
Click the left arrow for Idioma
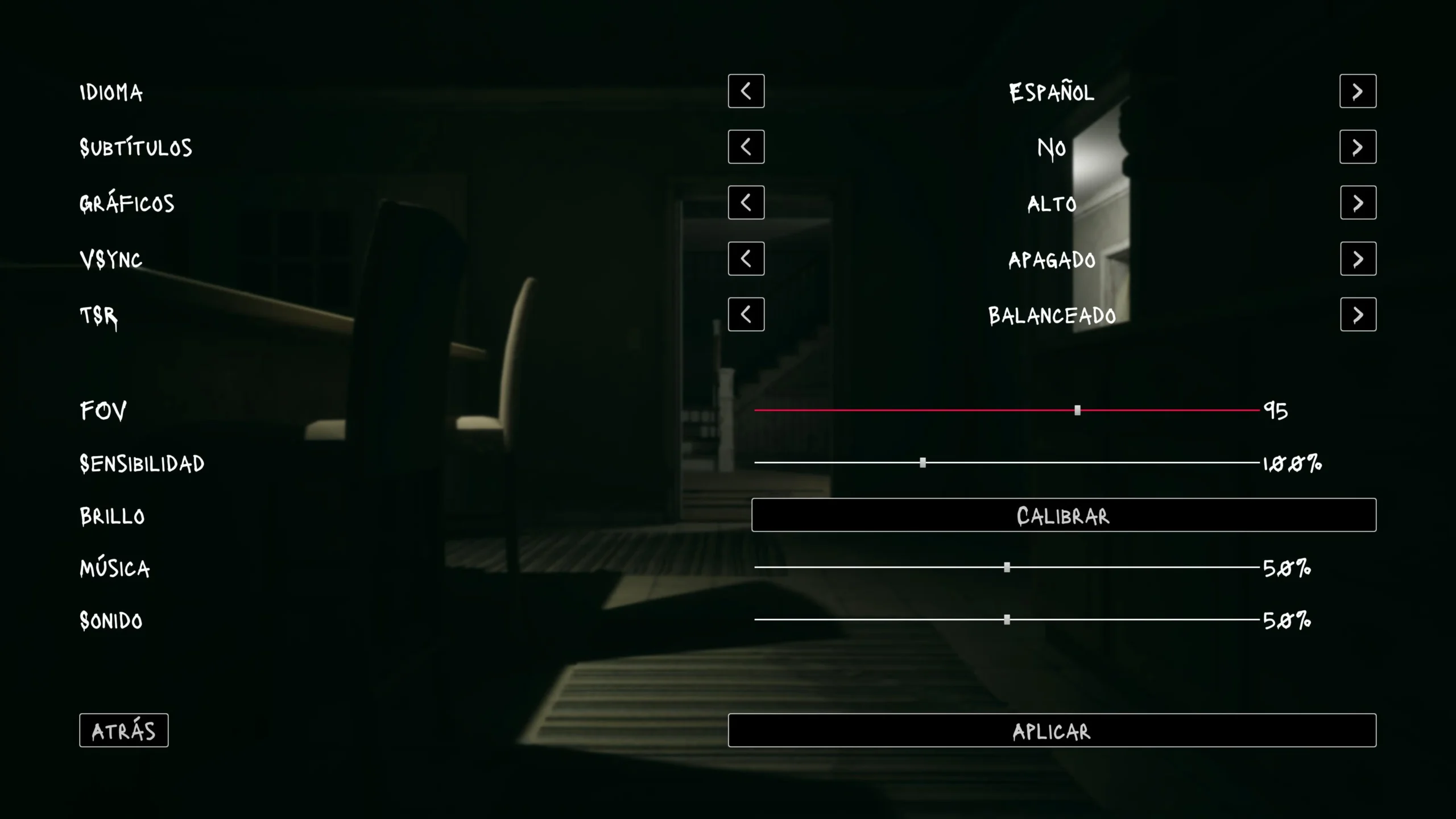point(746,91)
